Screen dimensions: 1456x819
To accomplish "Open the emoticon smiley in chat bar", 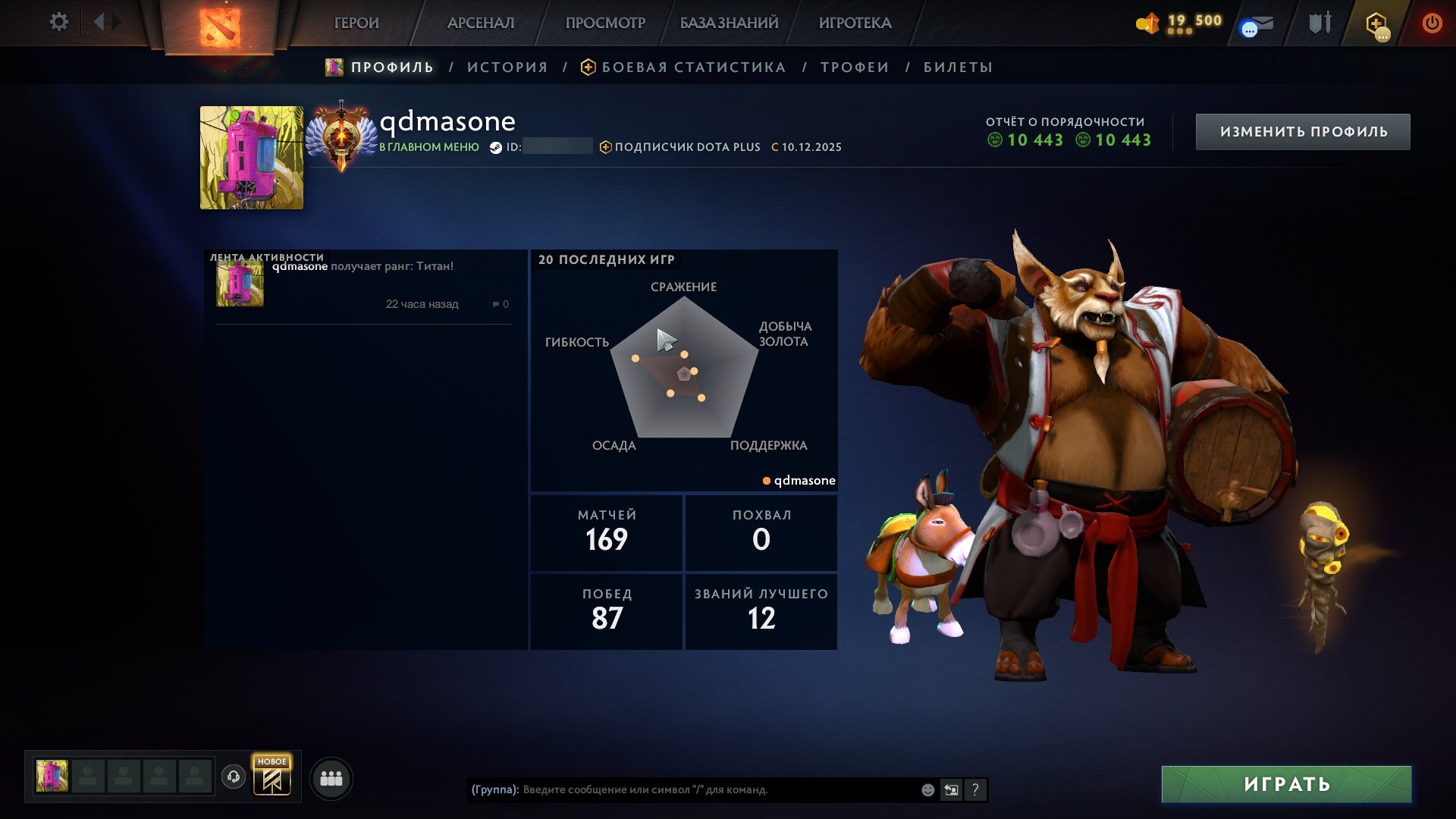I will (926, 790).
